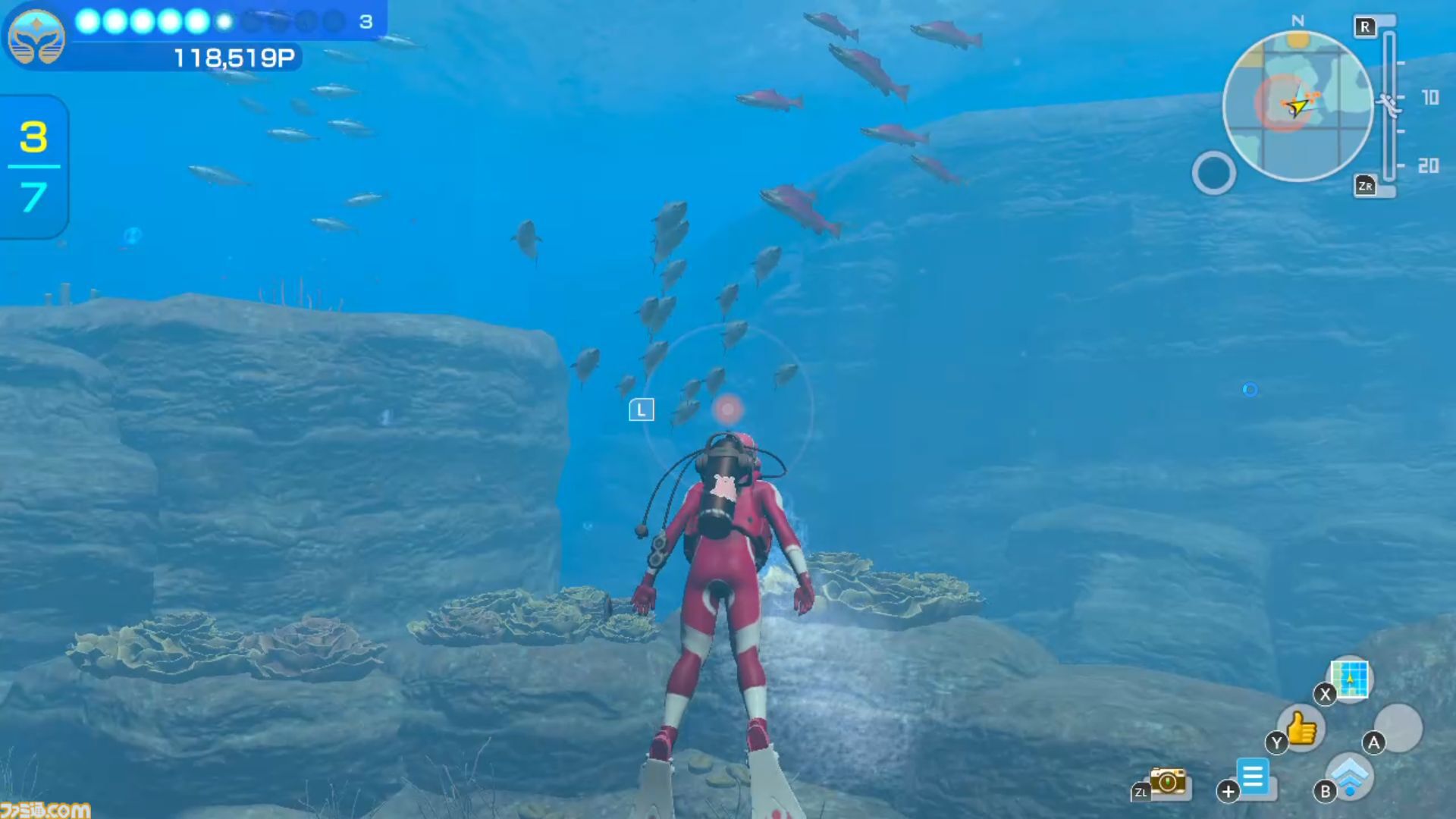Click the ZR button below the depth gauge

tap(1365, 184)
